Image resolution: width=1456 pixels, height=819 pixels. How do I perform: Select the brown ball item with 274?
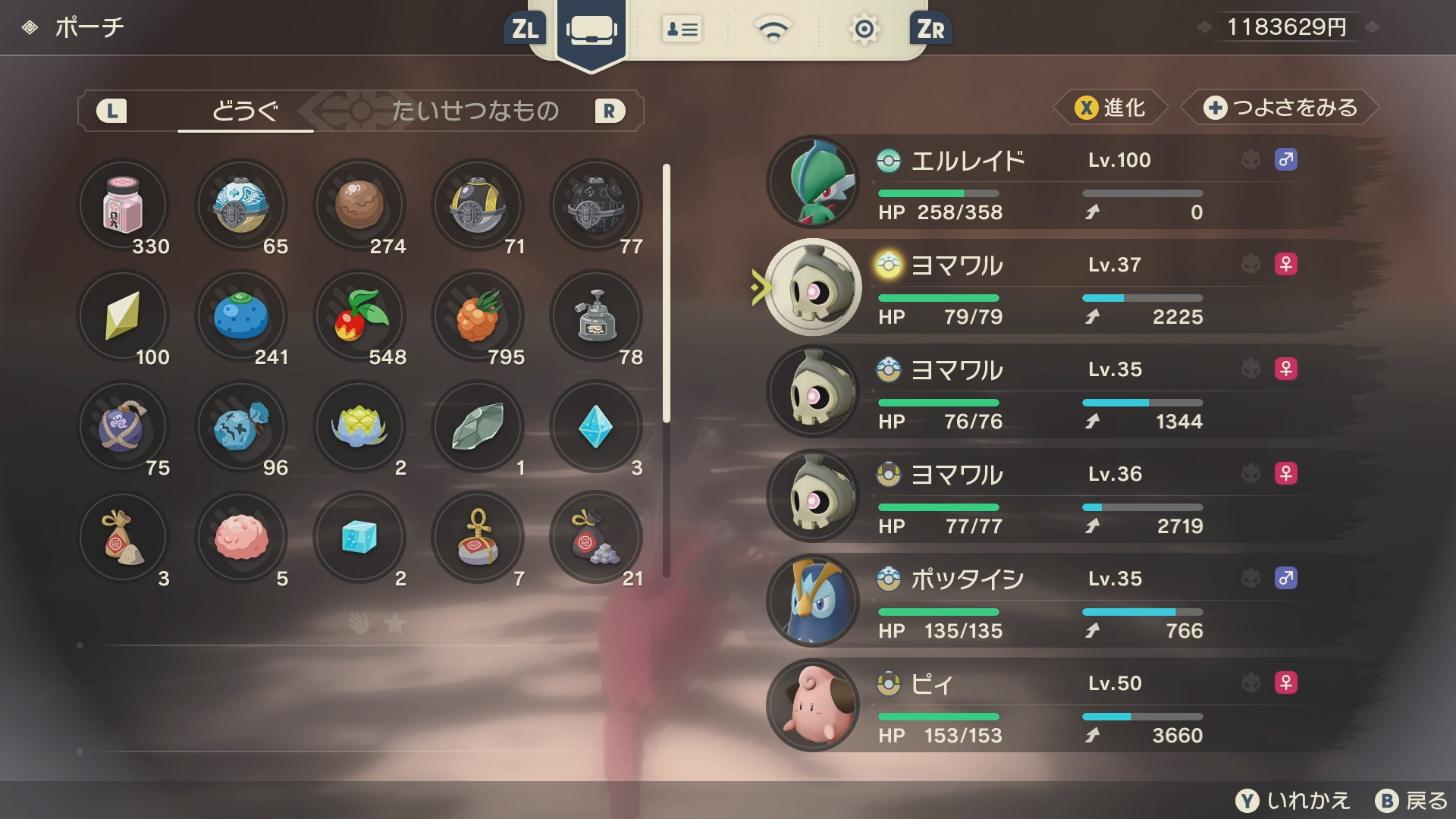(x=359, y=205)
